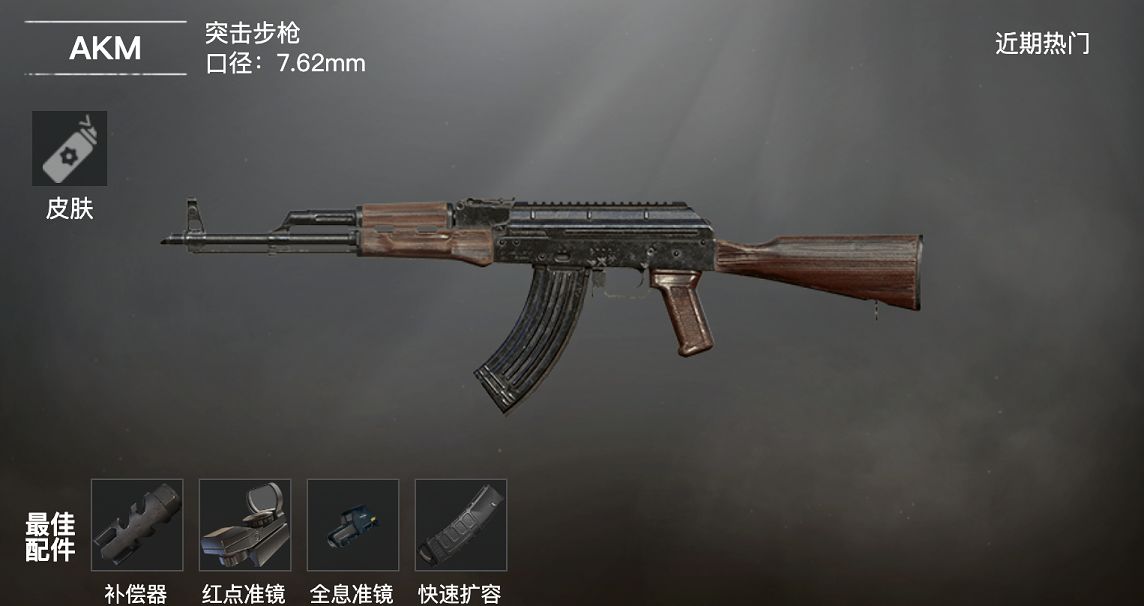The width and height of the screenshot is (1144, 606).
Task: Select the 补偿器 compensator attachment slot
Action: pyautogui.click(x=137, y=525)
